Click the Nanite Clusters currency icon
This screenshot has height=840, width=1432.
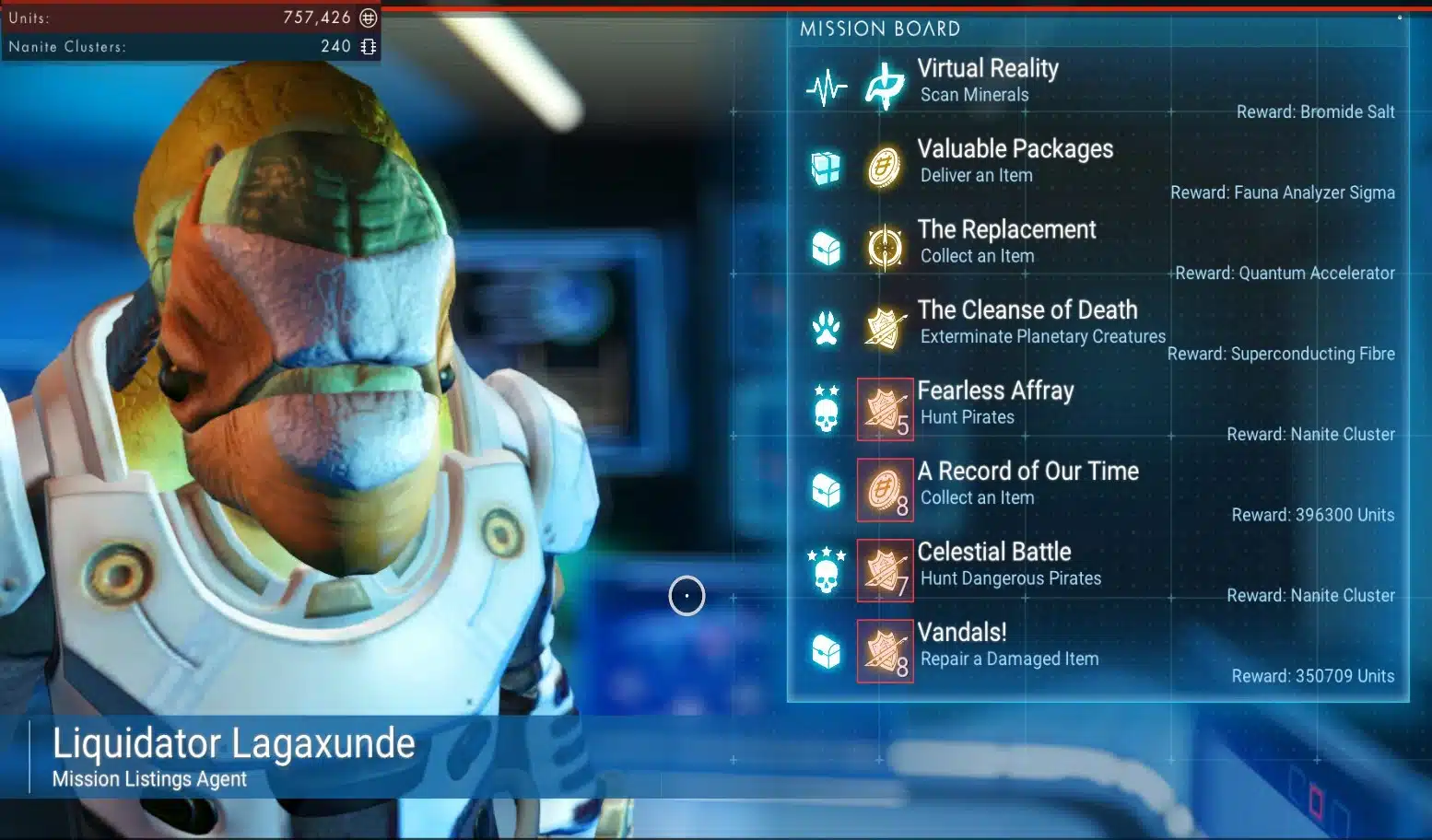369,46
